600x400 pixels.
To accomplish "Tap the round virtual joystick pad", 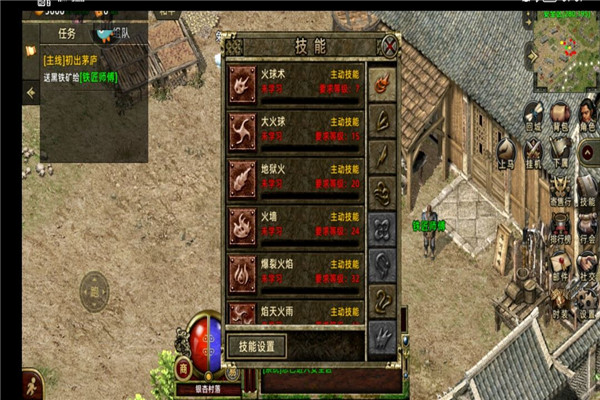I will [x=92, y=295].
